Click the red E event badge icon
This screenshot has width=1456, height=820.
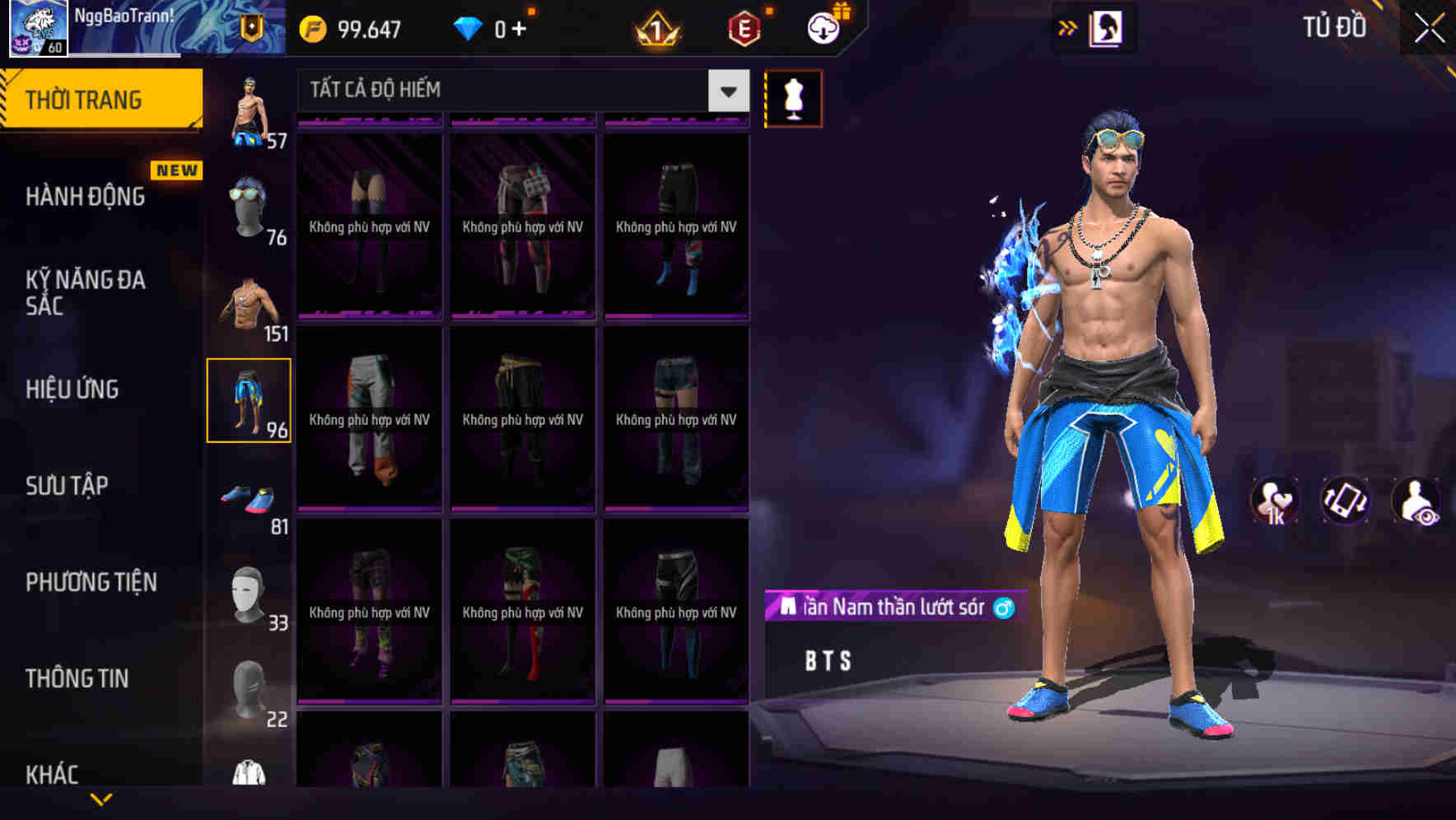click(740, 28)
